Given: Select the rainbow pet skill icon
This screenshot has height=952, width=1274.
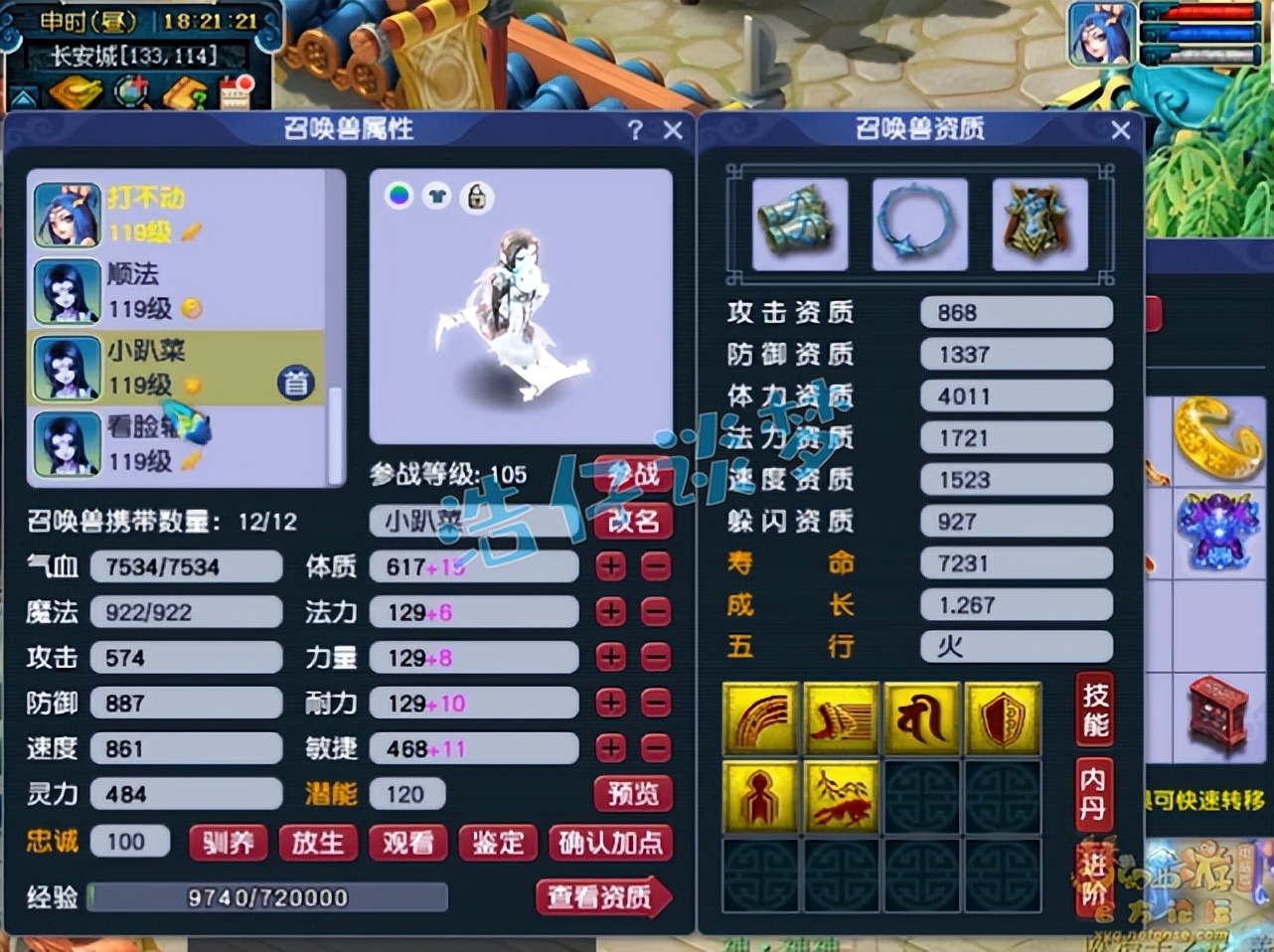Looking at the screenshot, I should [x=760, y=718].
